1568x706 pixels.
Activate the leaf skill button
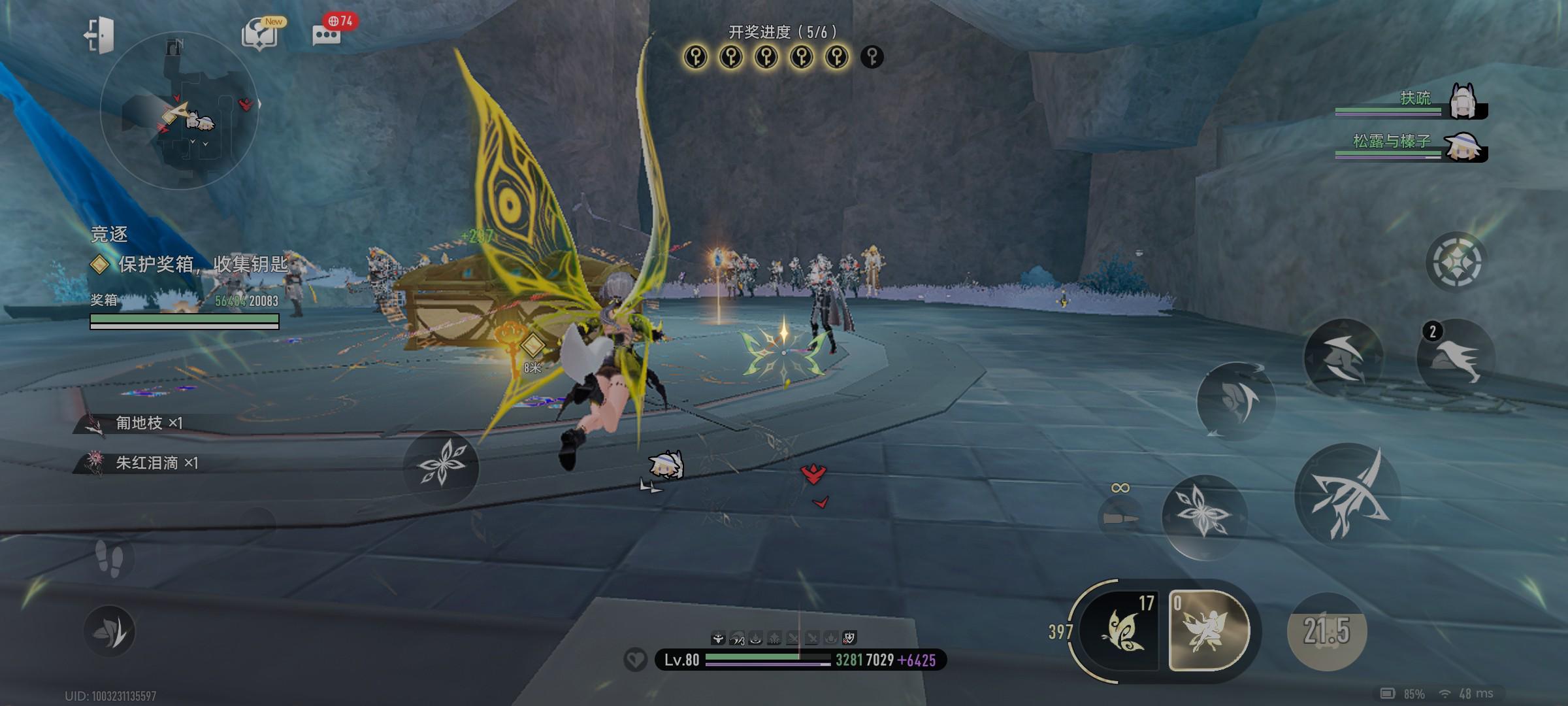coord(109,631)
